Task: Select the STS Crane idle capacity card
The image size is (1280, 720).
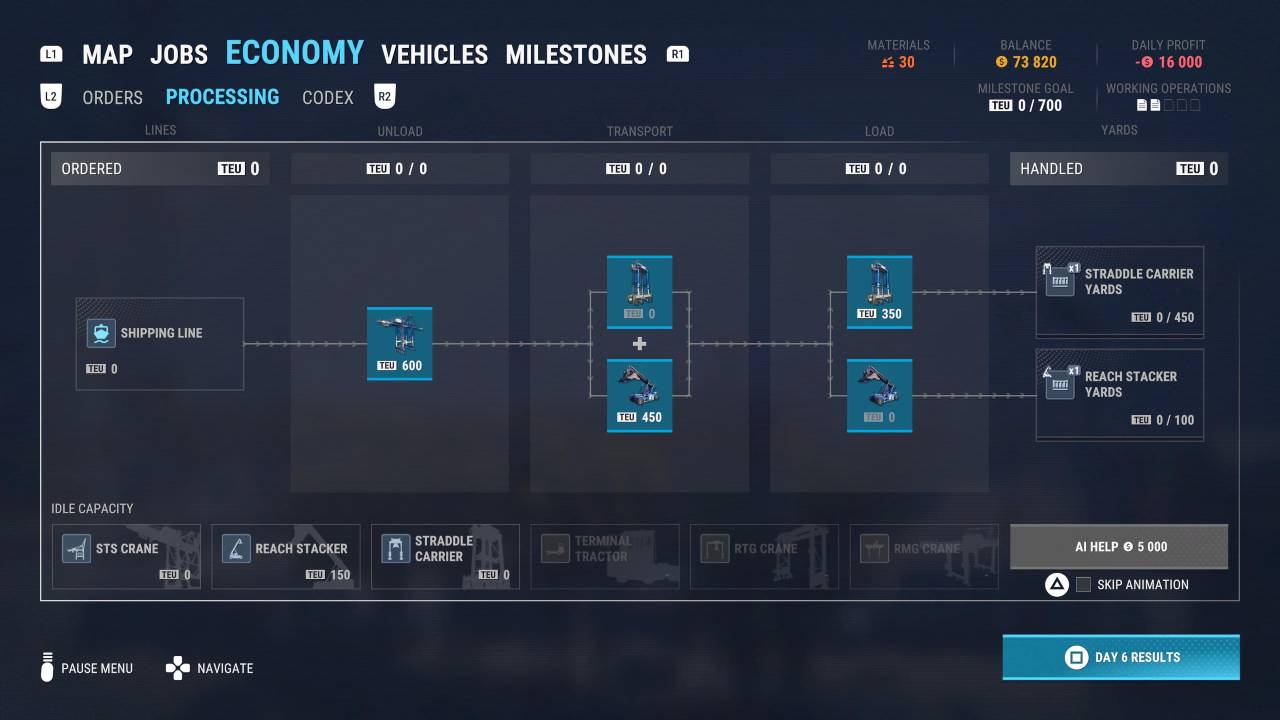Action: coord(126,556)
